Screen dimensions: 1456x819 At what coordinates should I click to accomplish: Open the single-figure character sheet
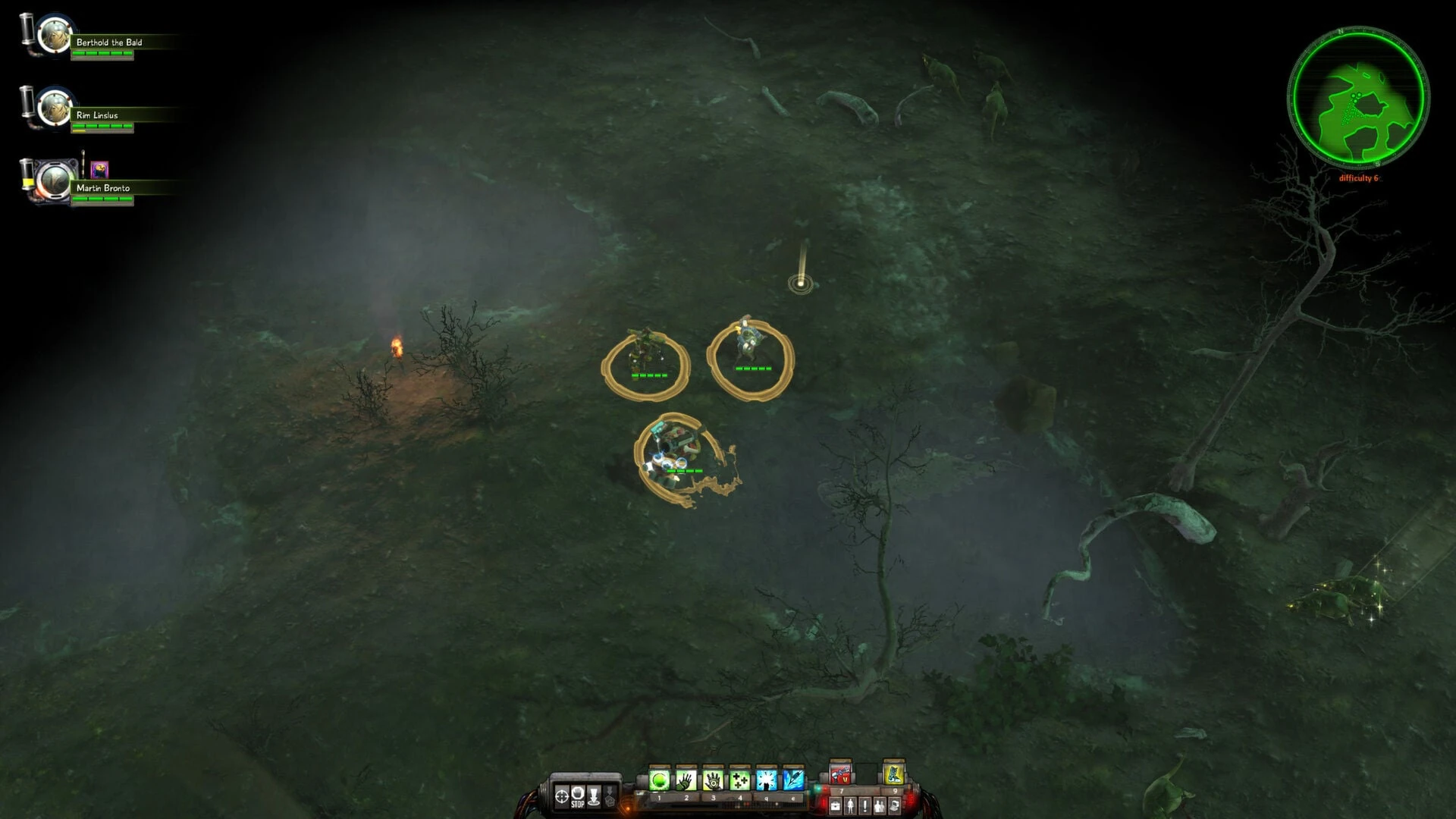(x=850, y=806)
